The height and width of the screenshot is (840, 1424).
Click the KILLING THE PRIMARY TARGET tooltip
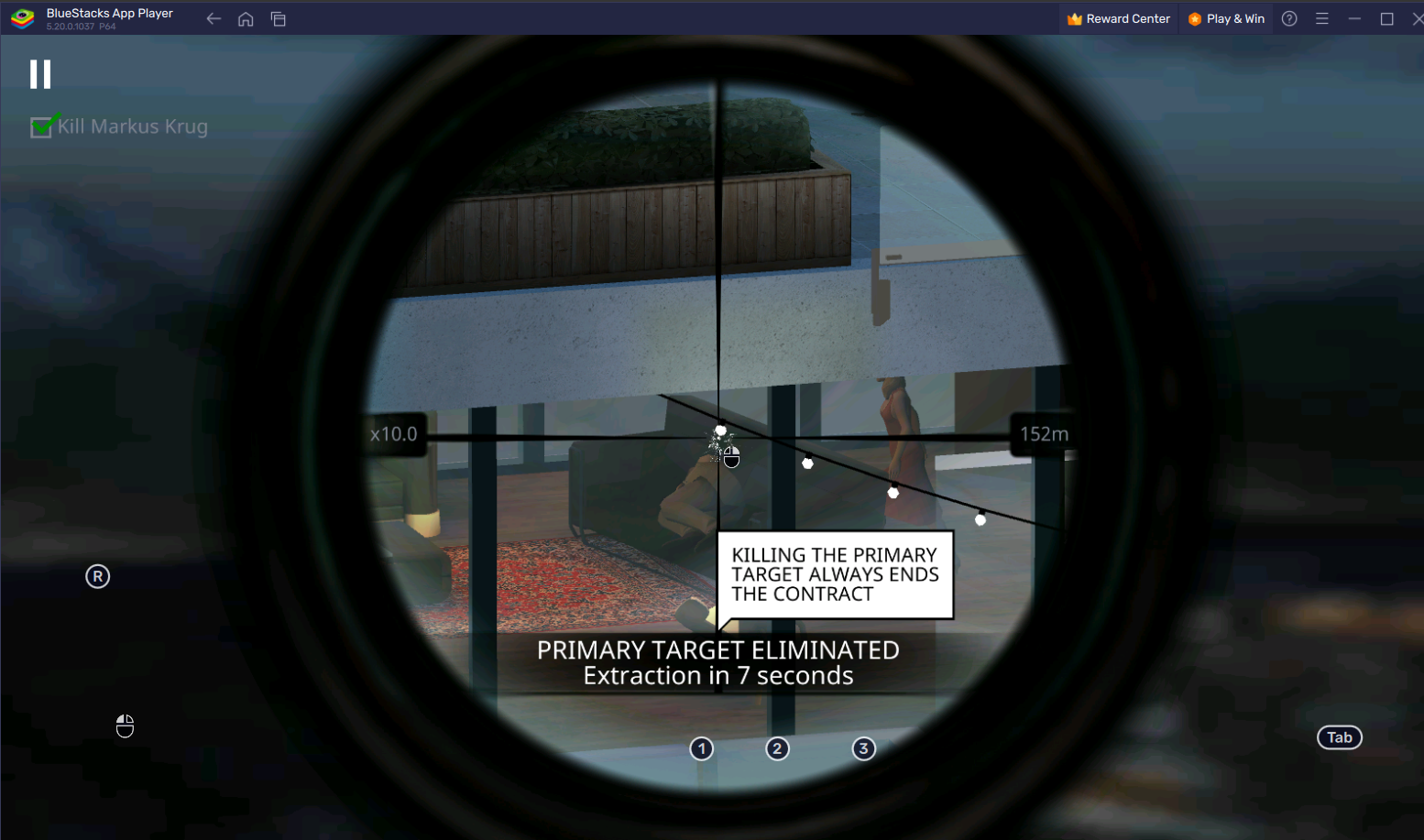(835, 574)
